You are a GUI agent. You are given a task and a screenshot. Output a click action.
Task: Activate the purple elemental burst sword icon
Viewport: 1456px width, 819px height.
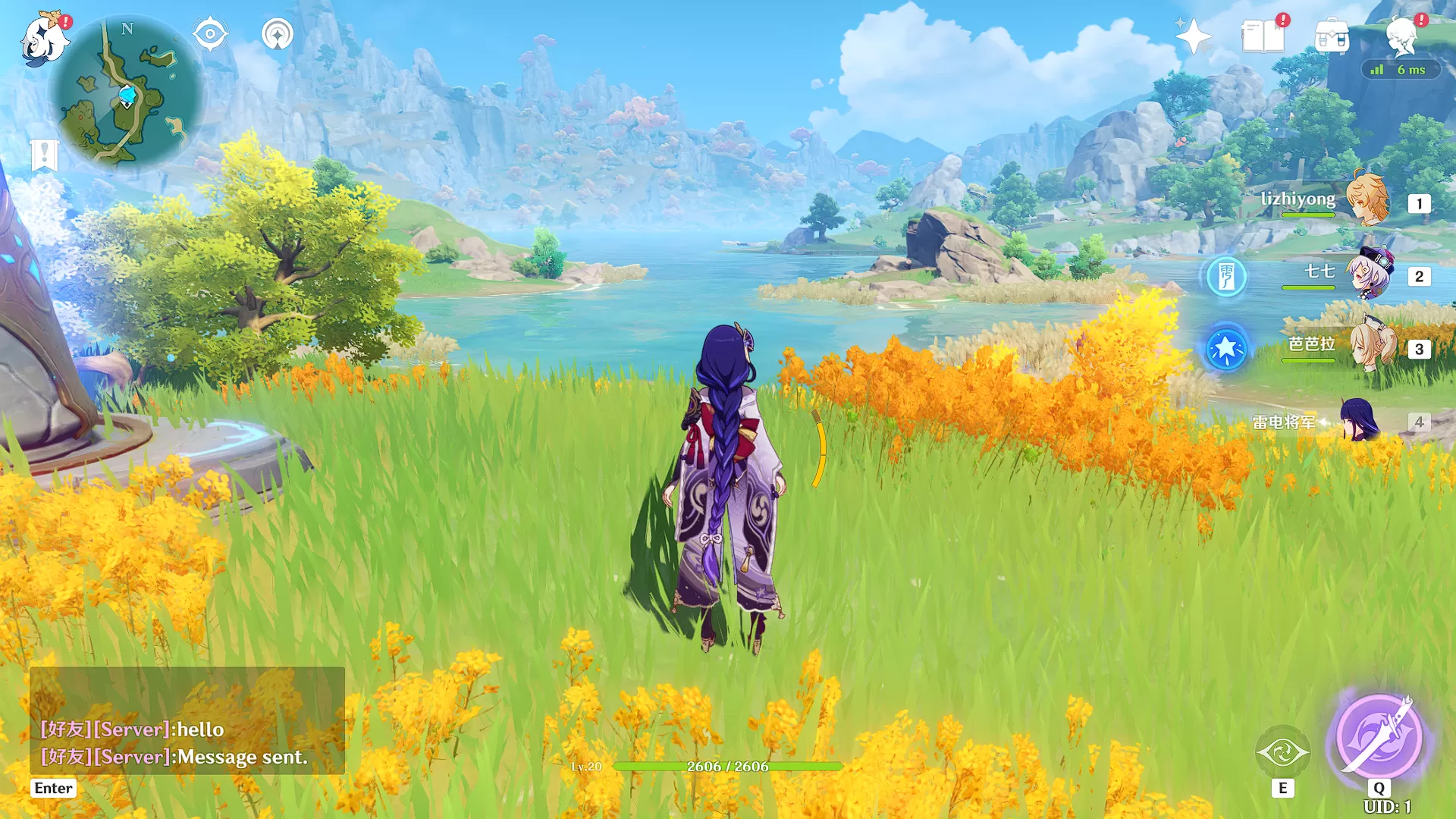pyautogui.click(x=1379, y=736)
